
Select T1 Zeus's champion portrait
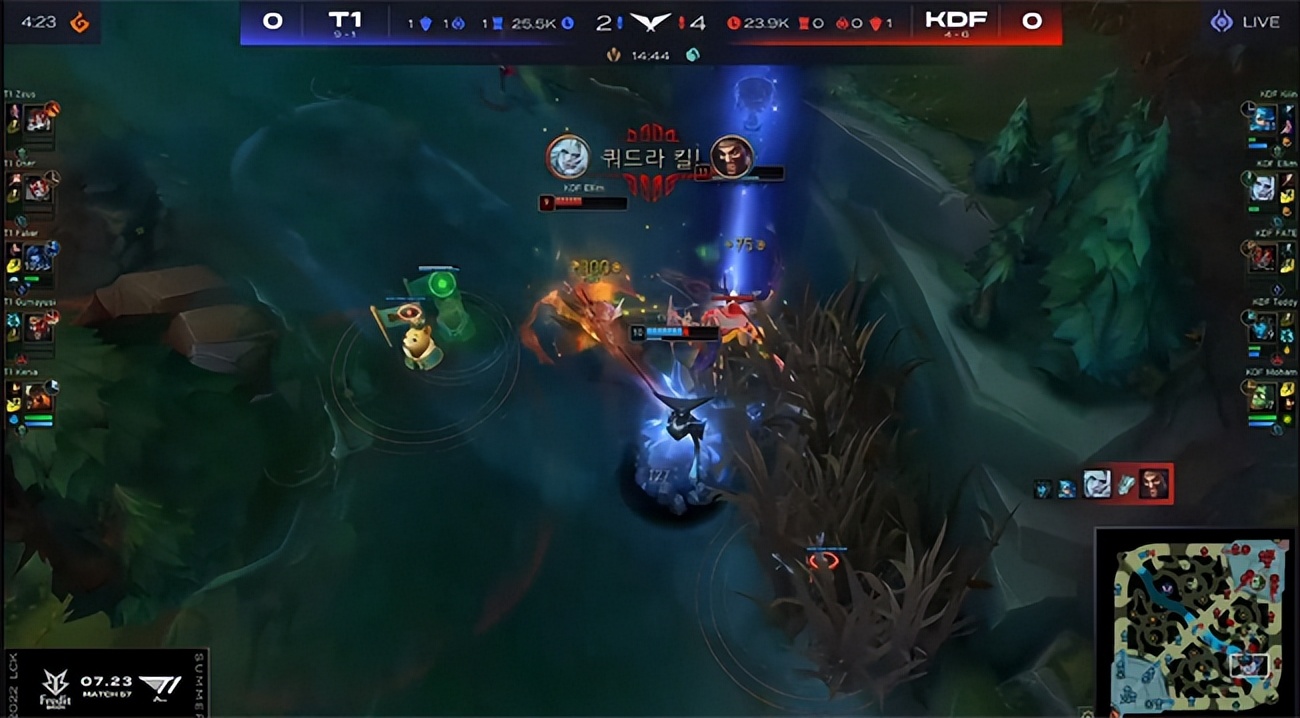(x=39, y=120)
